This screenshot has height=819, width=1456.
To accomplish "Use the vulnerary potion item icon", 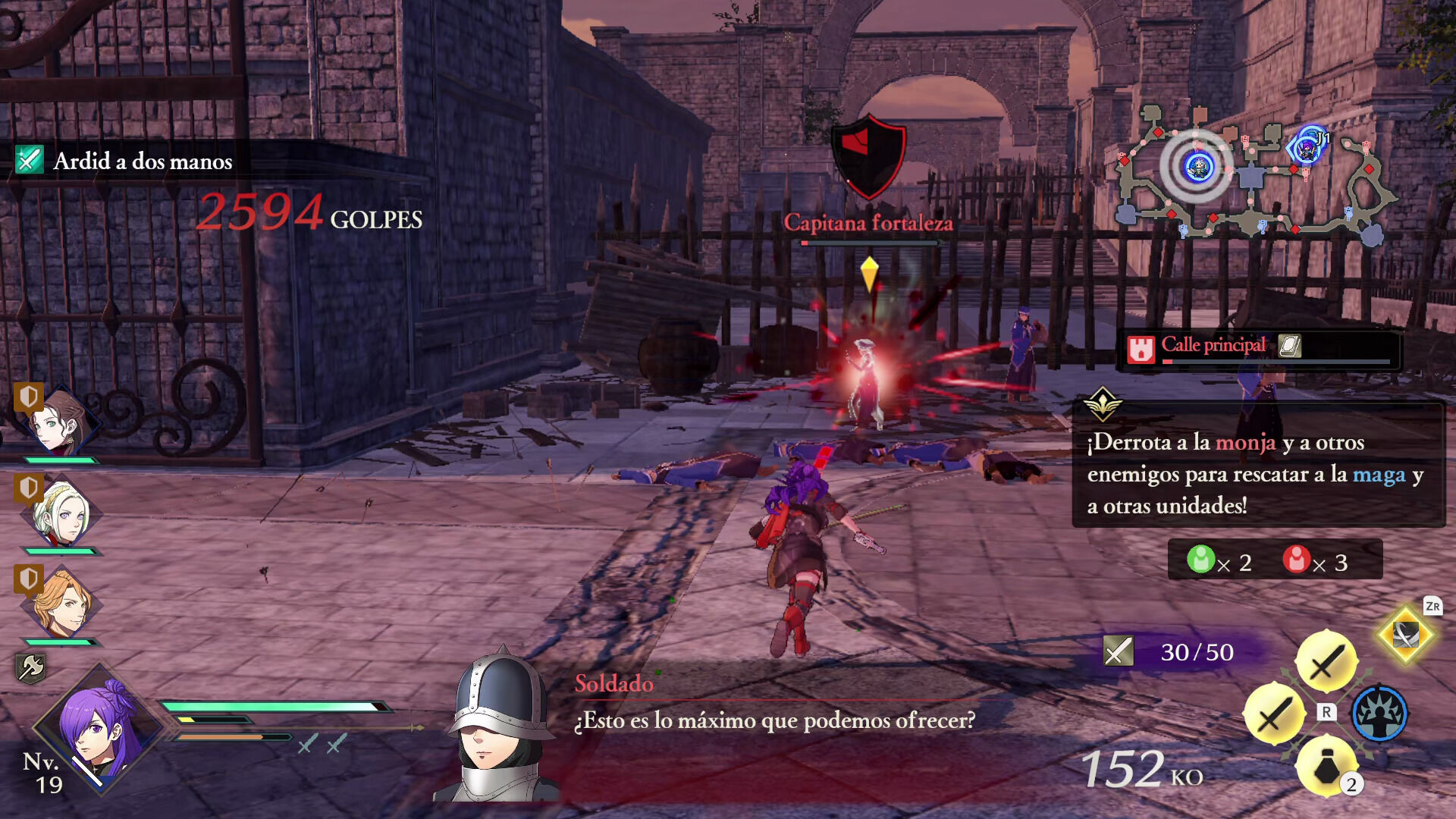I will tap(1327, 767).
